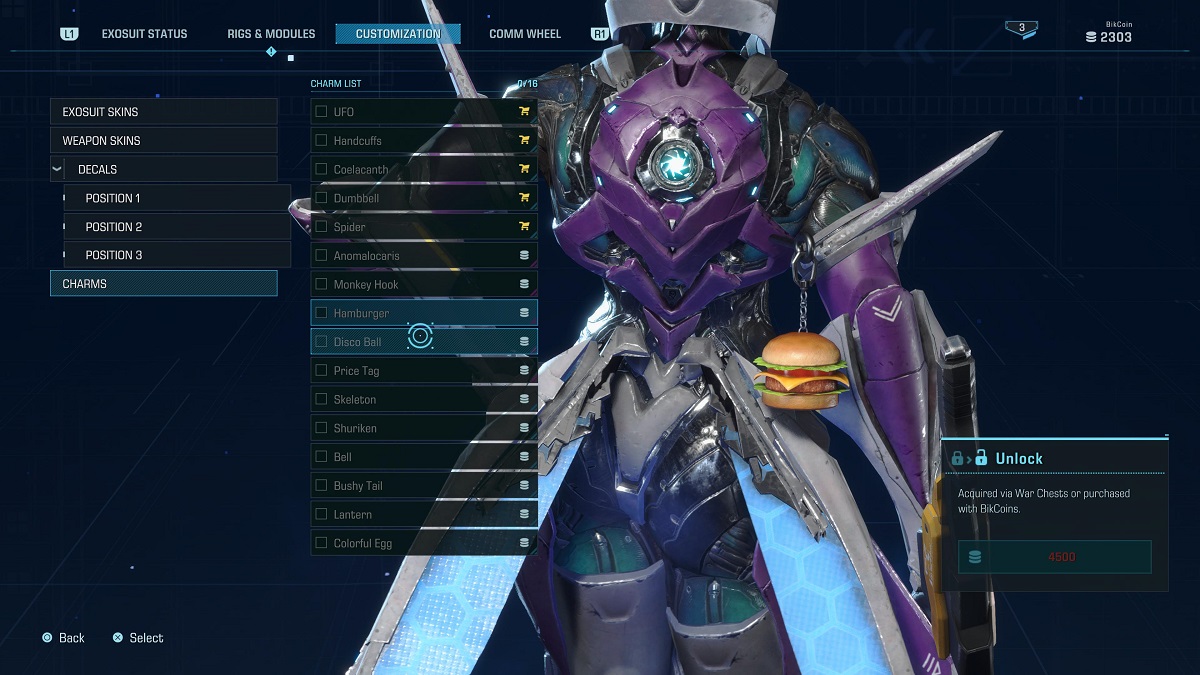Image resolution: width=1200 pixels, height=675 pixels.
Task: Select the Coelacanth charm row
Action: (x=424, y=170)
